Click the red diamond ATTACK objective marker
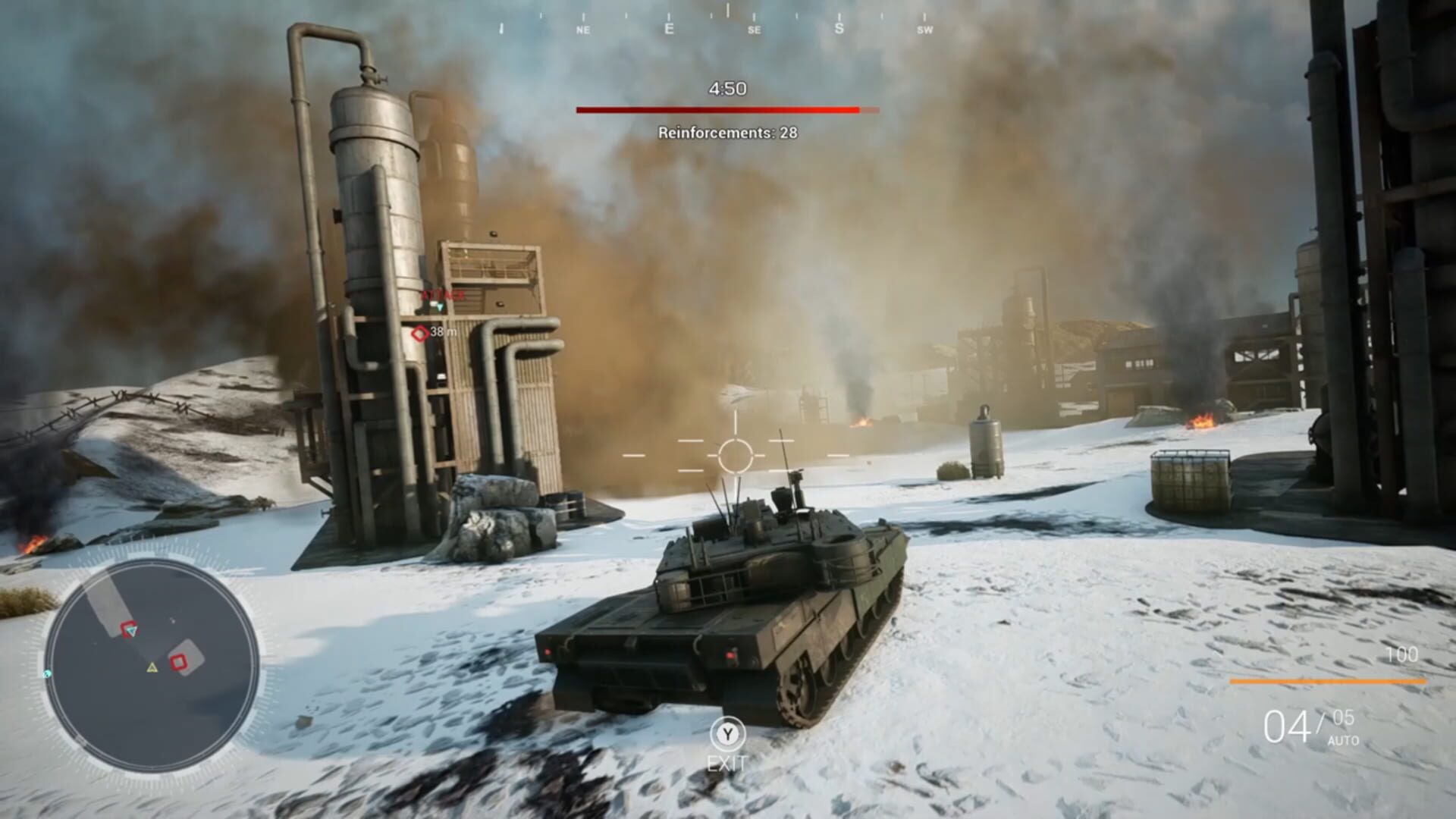 tap(419, 334)
